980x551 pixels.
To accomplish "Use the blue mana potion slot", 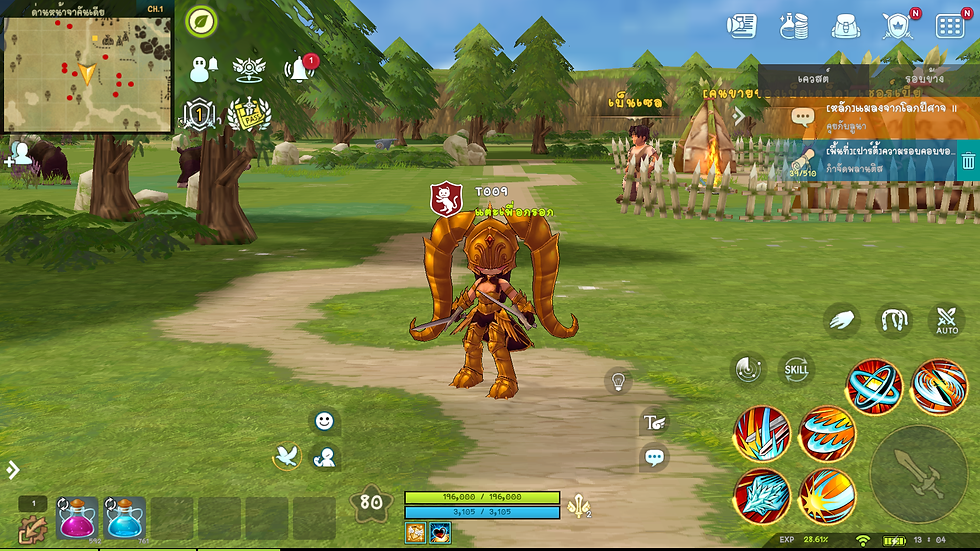I will pyautogui.click(x=125, y=518).
